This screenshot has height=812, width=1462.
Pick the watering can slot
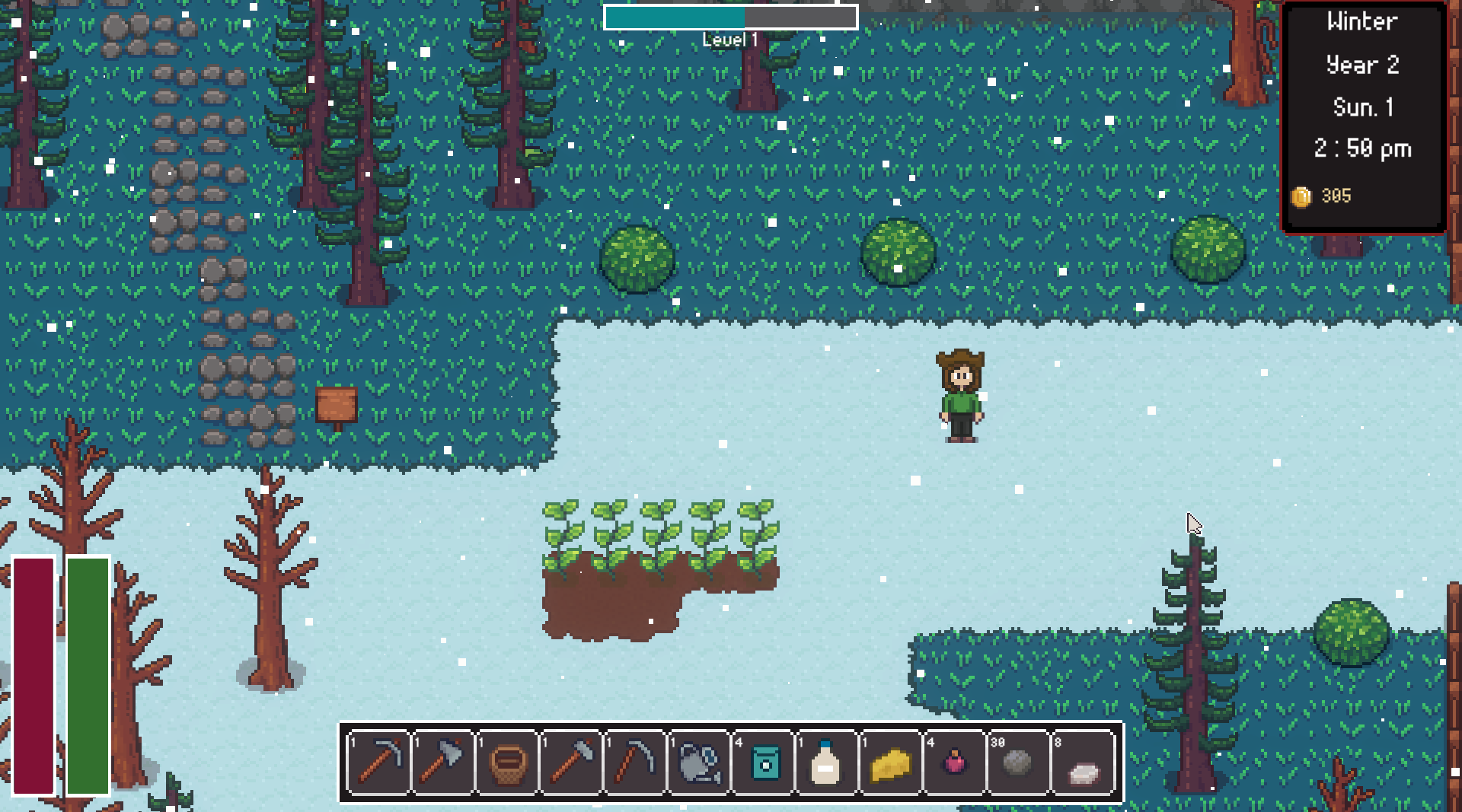click(699, 762)
